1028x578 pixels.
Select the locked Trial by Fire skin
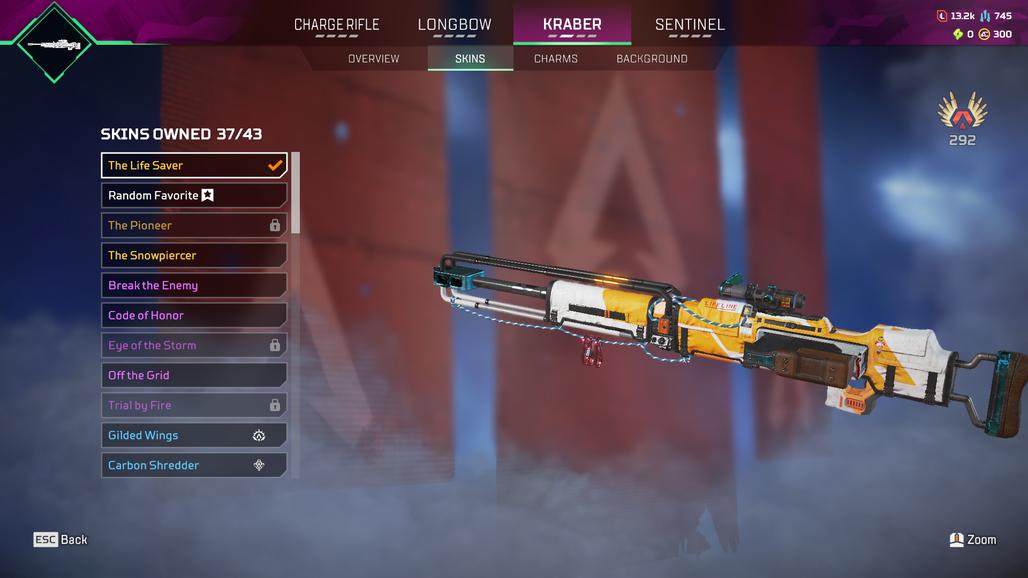pos(194,405)
